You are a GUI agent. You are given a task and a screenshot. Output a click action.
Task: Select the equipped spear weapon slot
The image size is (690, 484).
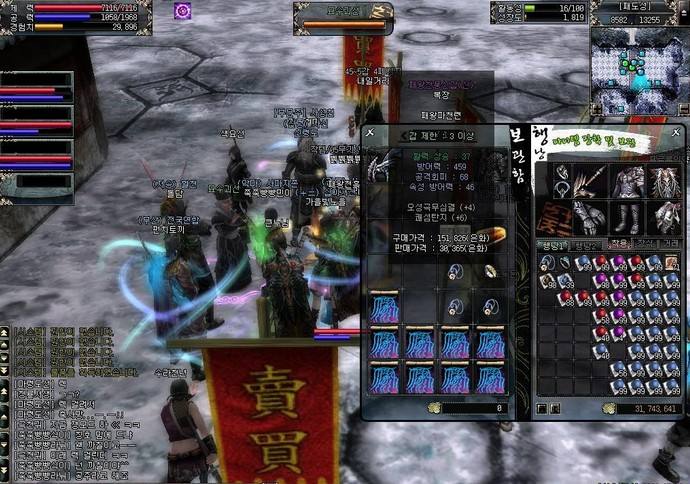tap(591, 183)
